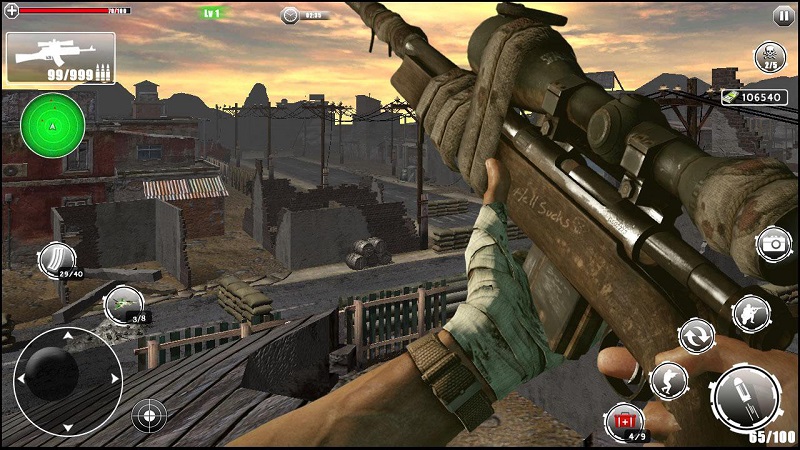This screenshot has height=450, width=800.
Task: Tap the rifle weapon selector panel
Action: pyautogui.click(x=60, y=58)
